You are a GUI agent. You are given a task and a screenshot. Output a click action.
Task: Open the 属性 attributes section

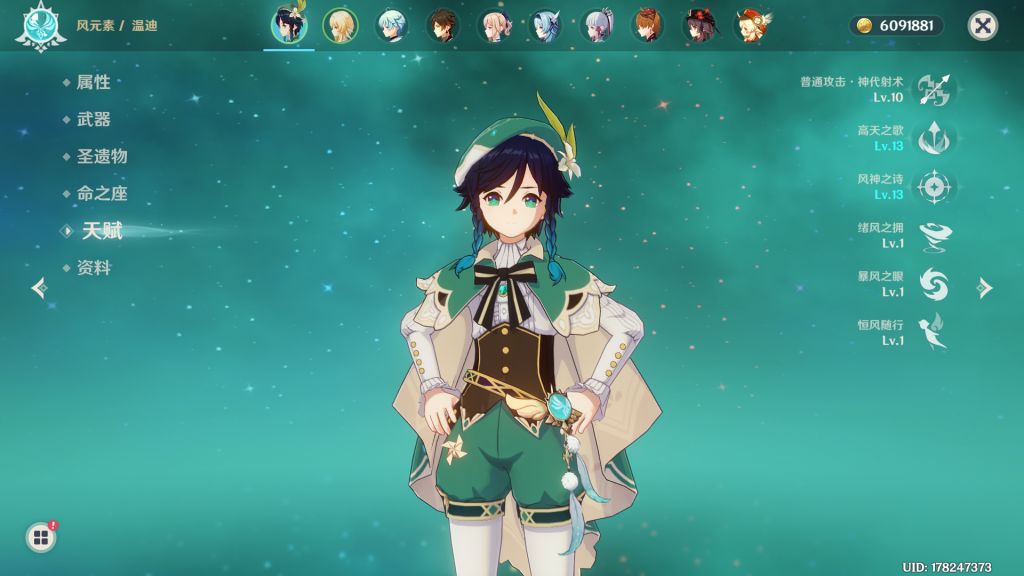tap(93, 82)
